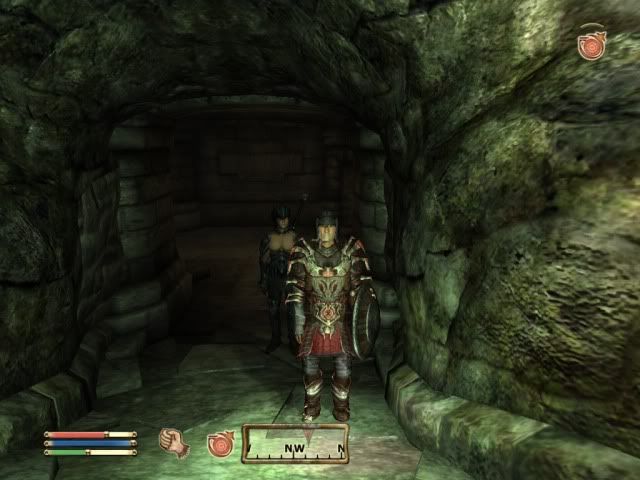Click the compass showing NW

pos(296,444)
